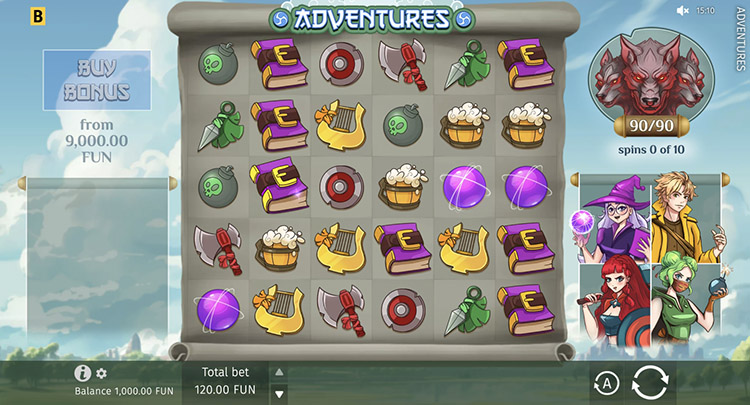Select the red-haired warrior portrait
The height and width of the screenshot is (405, 750).
coord(610,301)
